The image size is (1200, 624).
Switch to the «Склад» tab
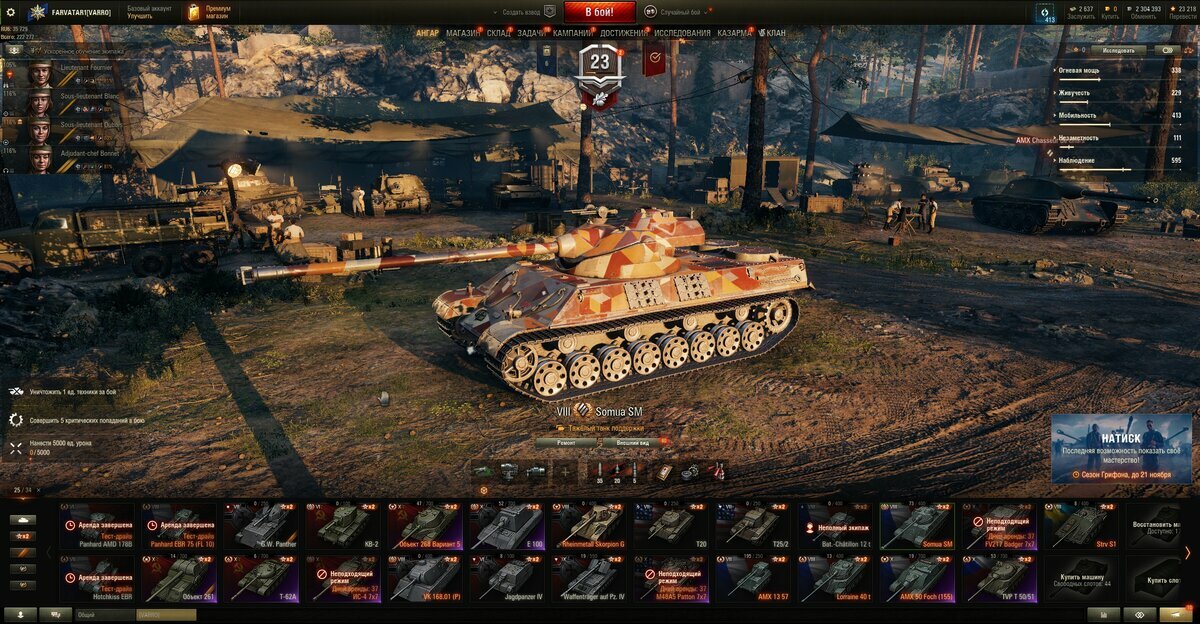[499, 33]
